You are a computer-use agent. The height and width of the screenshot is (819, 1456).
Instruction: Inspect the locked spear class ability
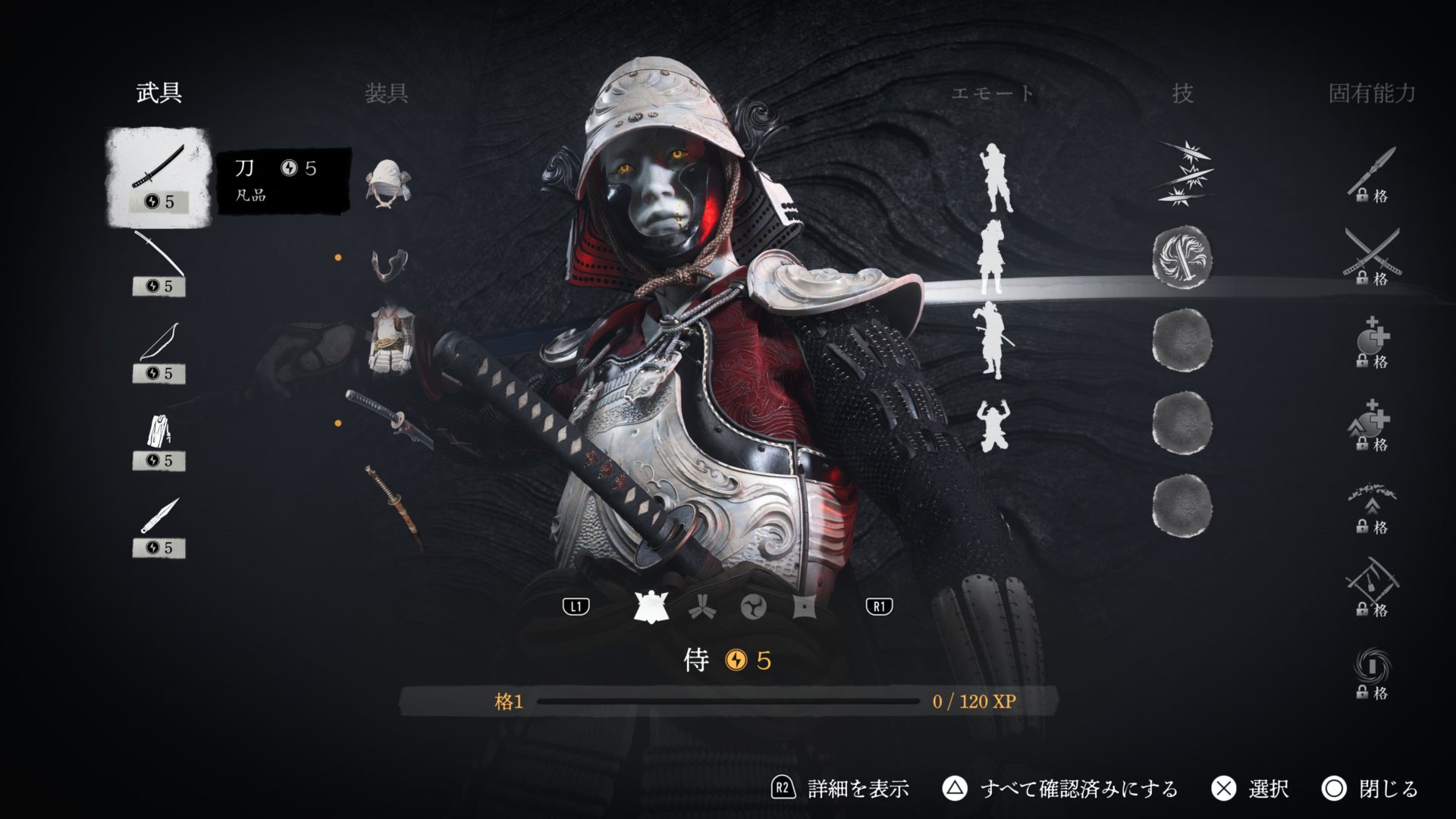1372,174
